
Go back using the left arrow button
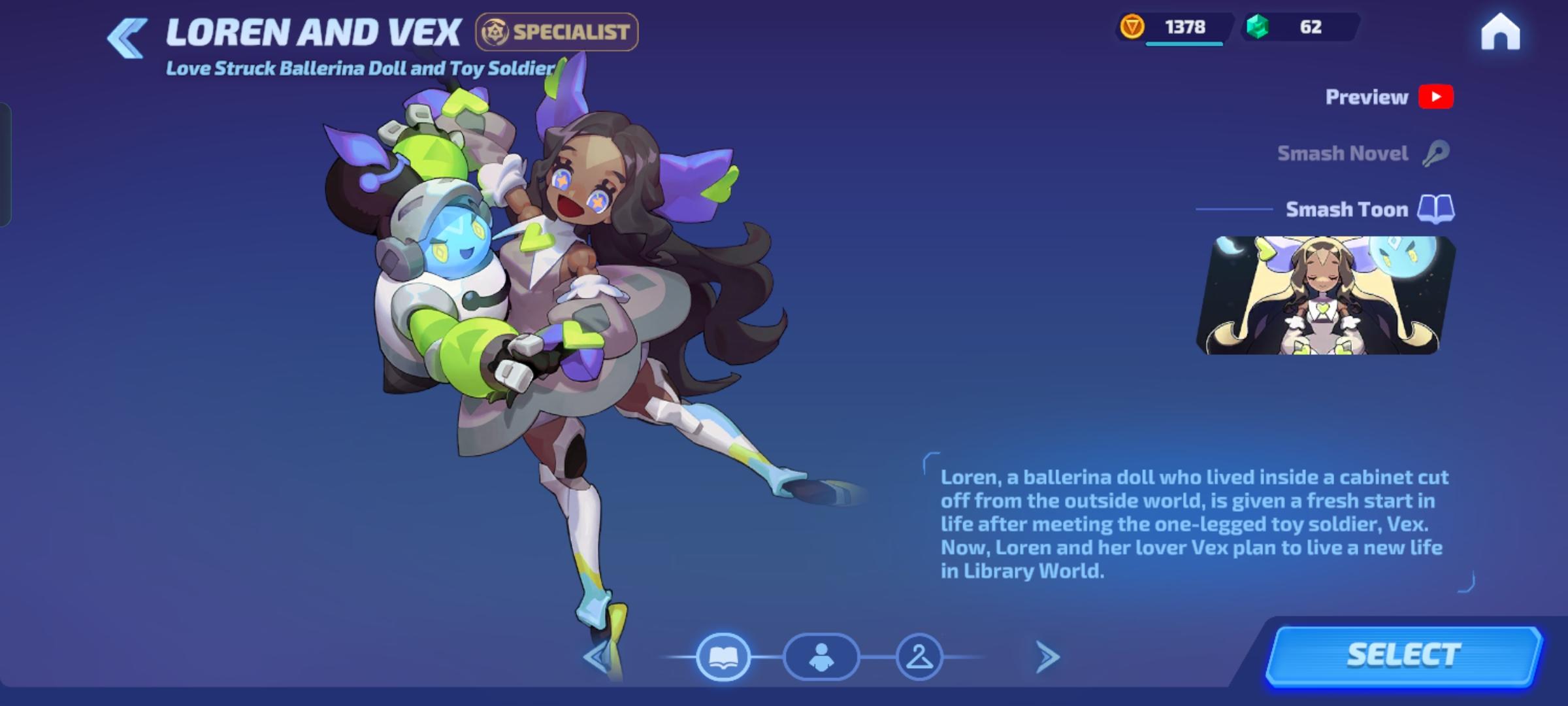tap(126, 37)
